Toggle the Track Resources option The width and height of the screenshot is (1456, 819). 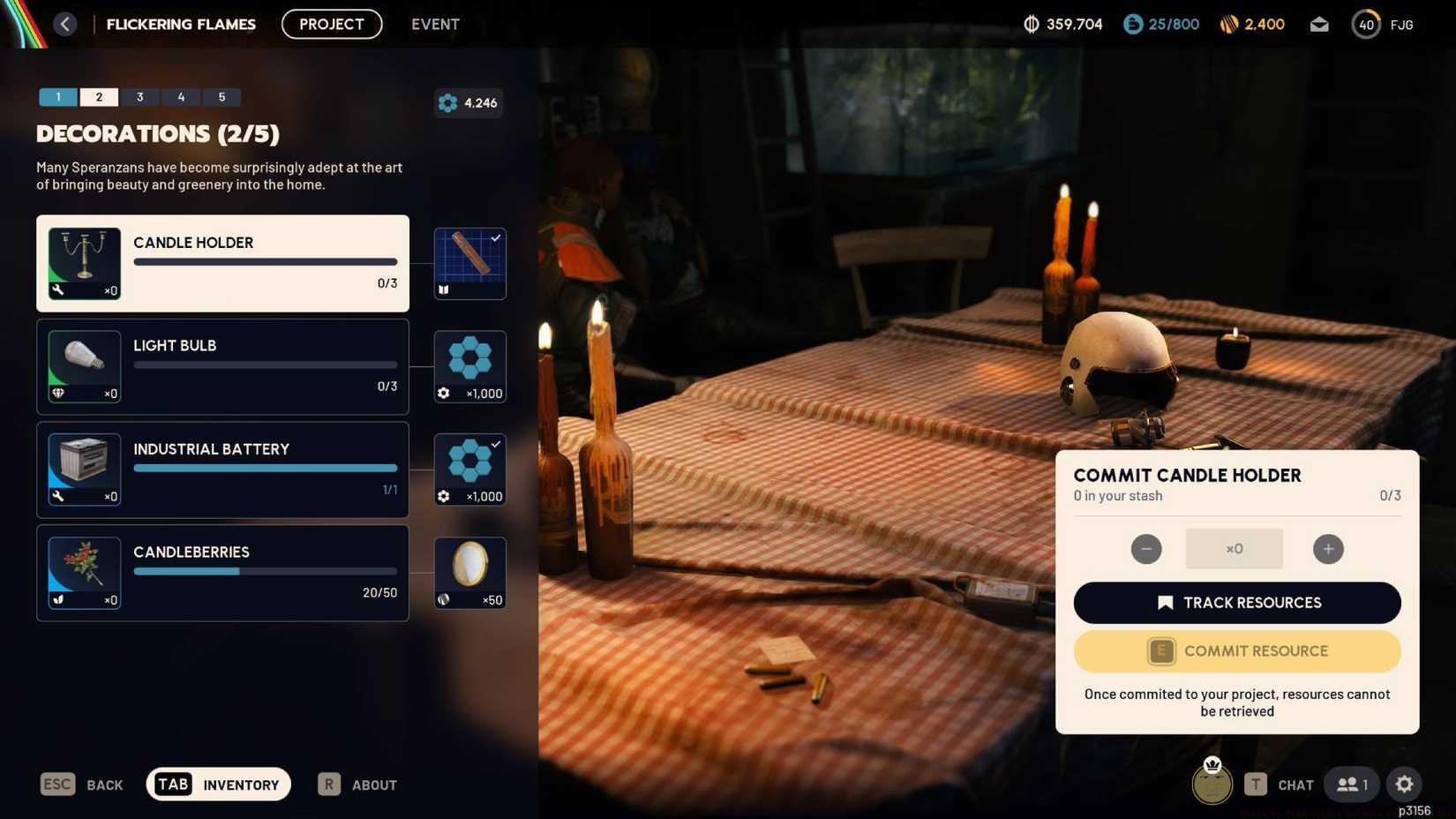pyautogui.click(x=1236, y=602)
